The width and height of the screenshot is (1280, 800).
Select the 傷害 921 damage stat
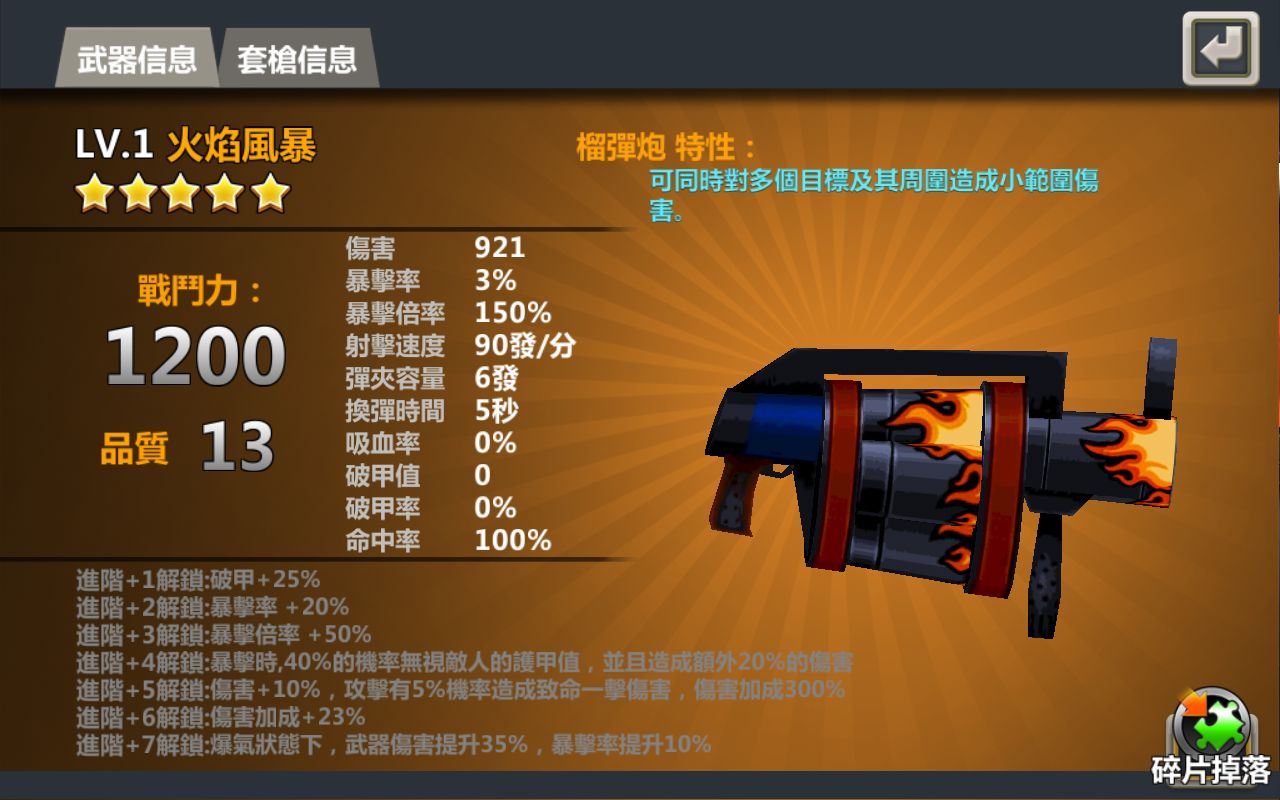(x=450, y=248)
